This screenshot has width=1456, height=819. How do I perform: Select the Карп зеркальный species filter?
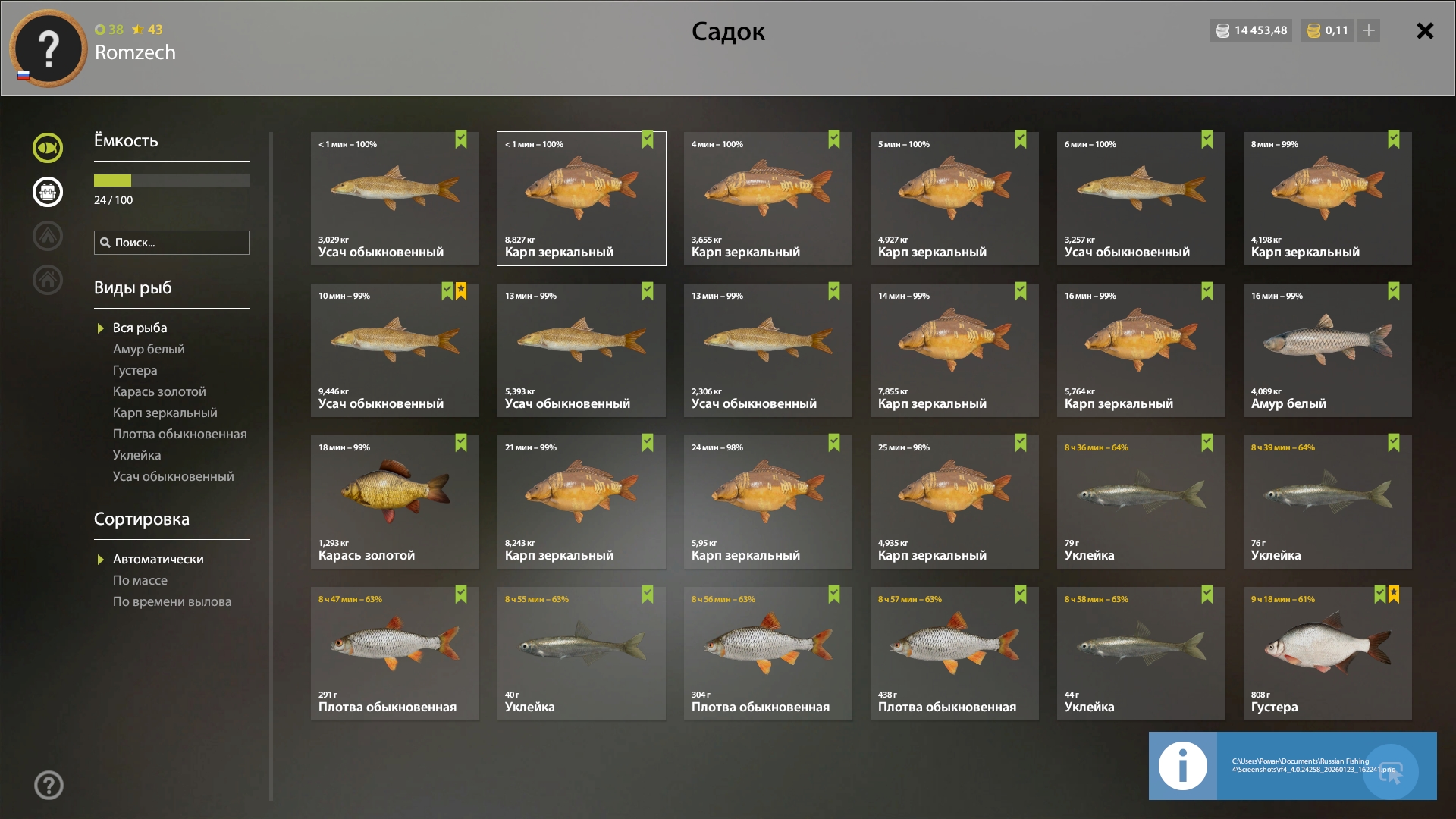coord(165,413)
